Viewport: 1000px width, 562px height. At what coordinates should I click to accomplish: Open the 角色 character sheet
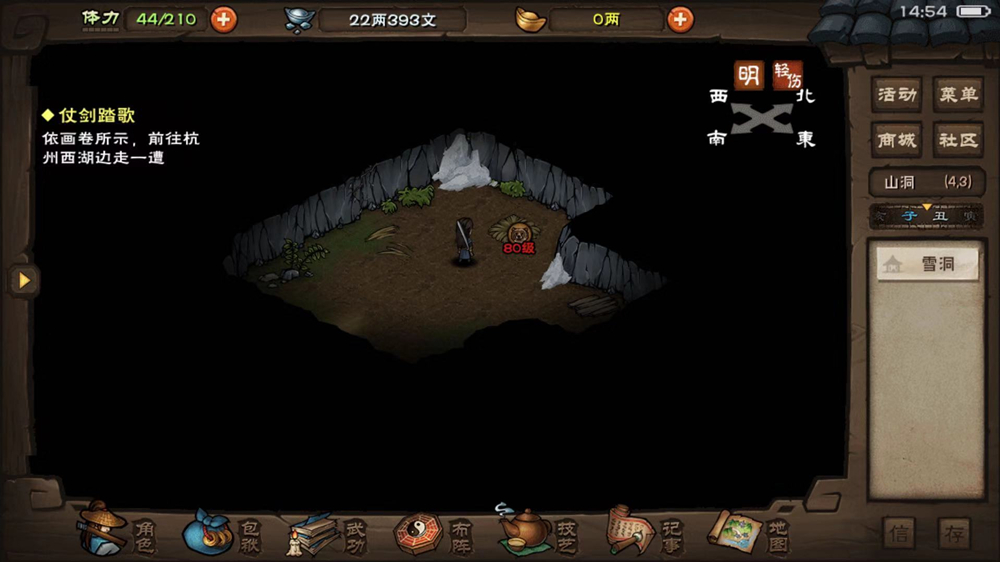pos(118,531)
